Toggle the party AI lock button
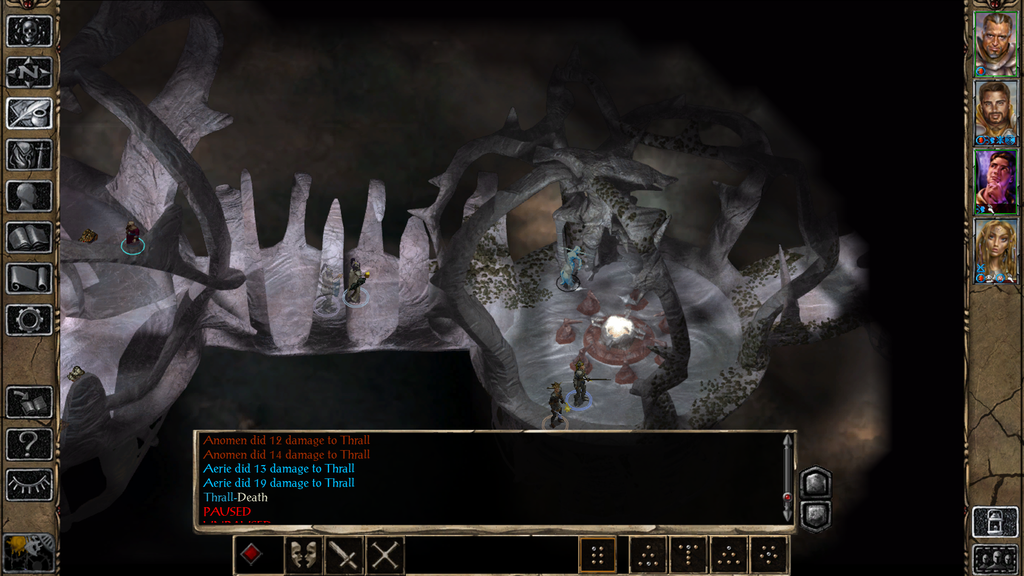 click(994, 521)
